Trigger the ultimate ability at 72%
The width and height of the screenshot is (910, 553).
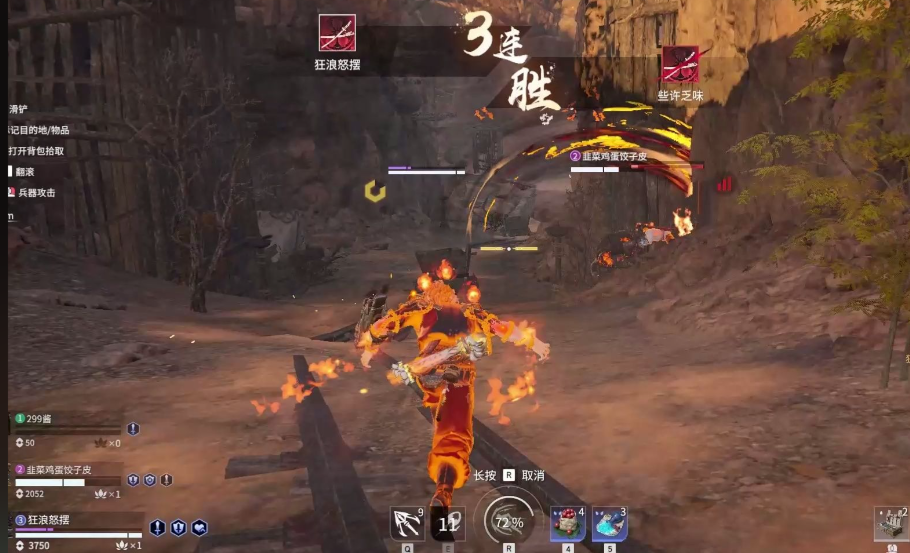pyautogui.click(x=508, y=522)
